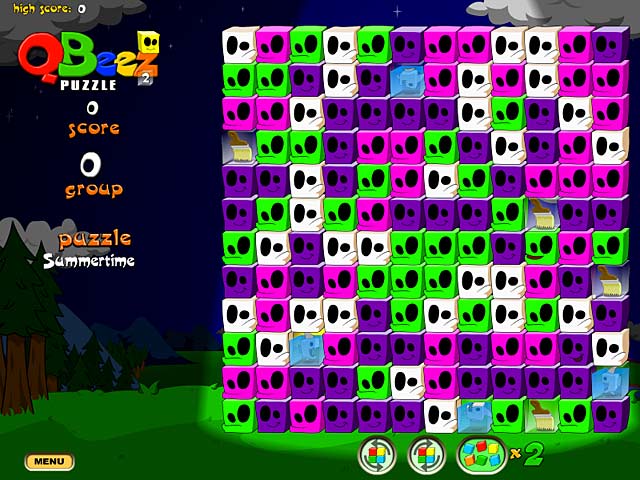Open the yellow MENU button
This screenshot has width=640, height=480.
tap(49, 462)
